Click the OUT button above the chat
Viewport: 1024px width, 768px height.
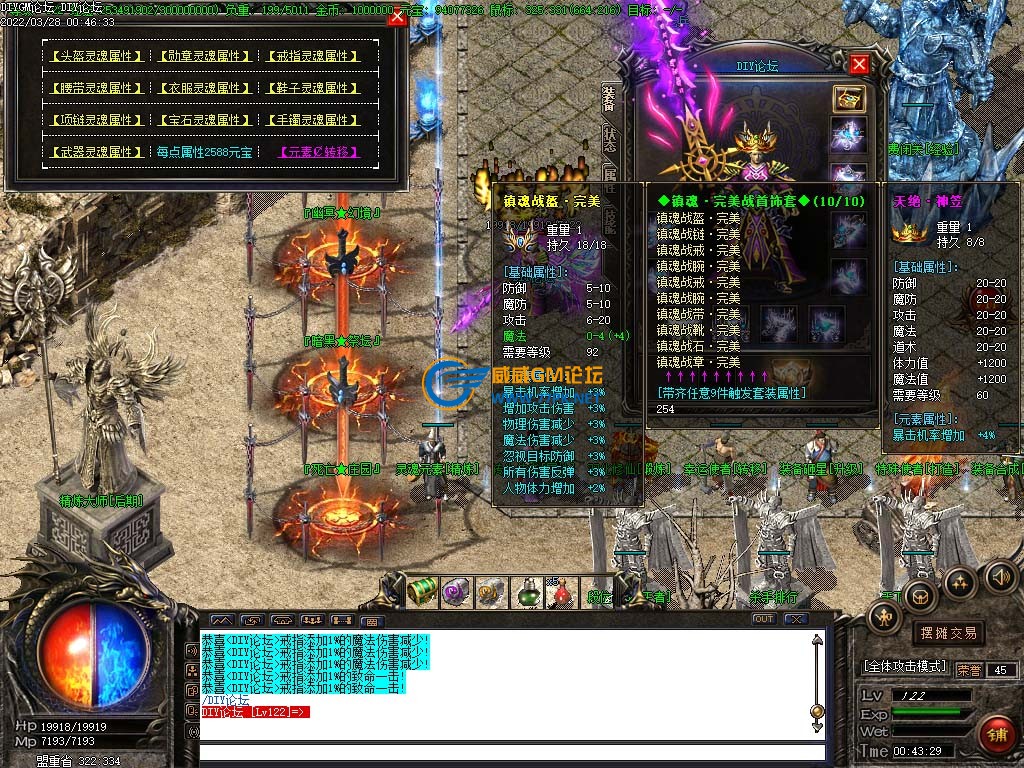[764, 619]
